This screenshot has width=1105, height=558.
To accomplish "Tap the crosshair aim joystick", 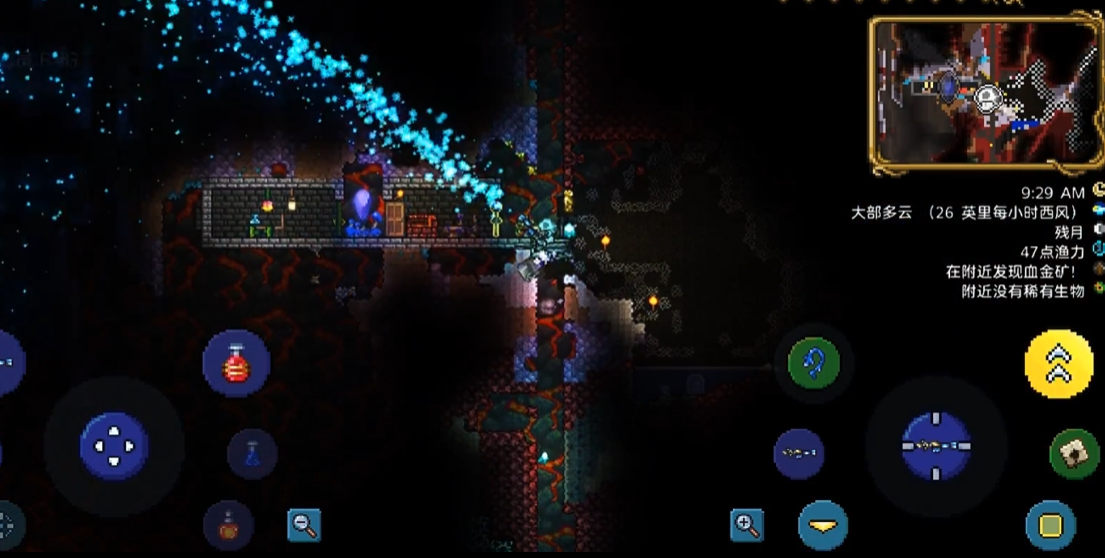I will point(936,446).
